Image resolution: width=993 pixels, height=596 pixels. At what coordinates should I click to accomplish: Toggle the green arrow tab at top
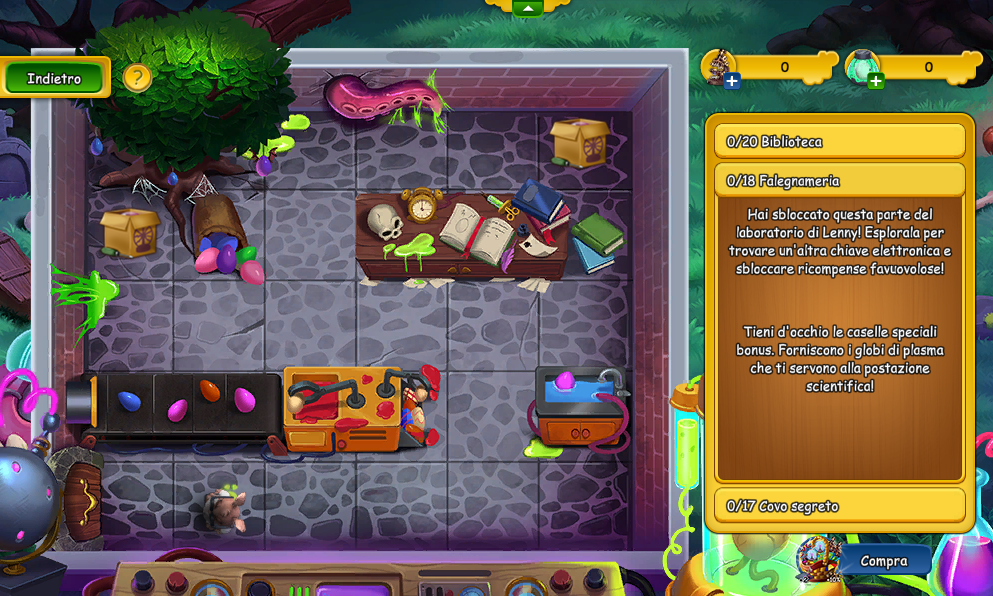click(527, 8)
